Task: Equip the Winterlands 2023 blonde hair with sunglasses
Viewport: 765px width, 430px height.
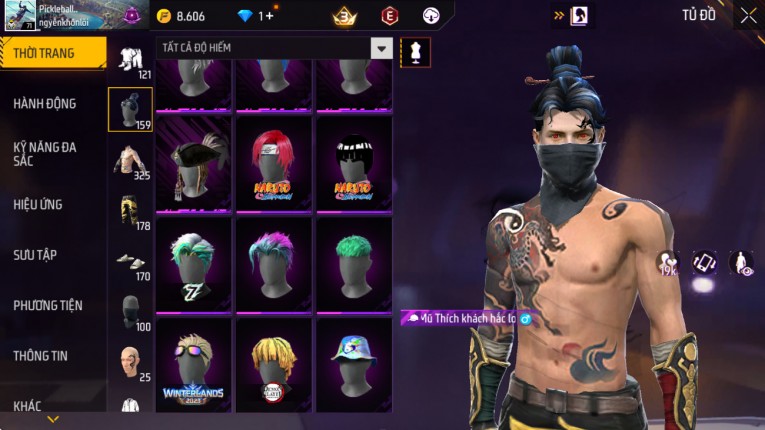Action: (194, 365)
